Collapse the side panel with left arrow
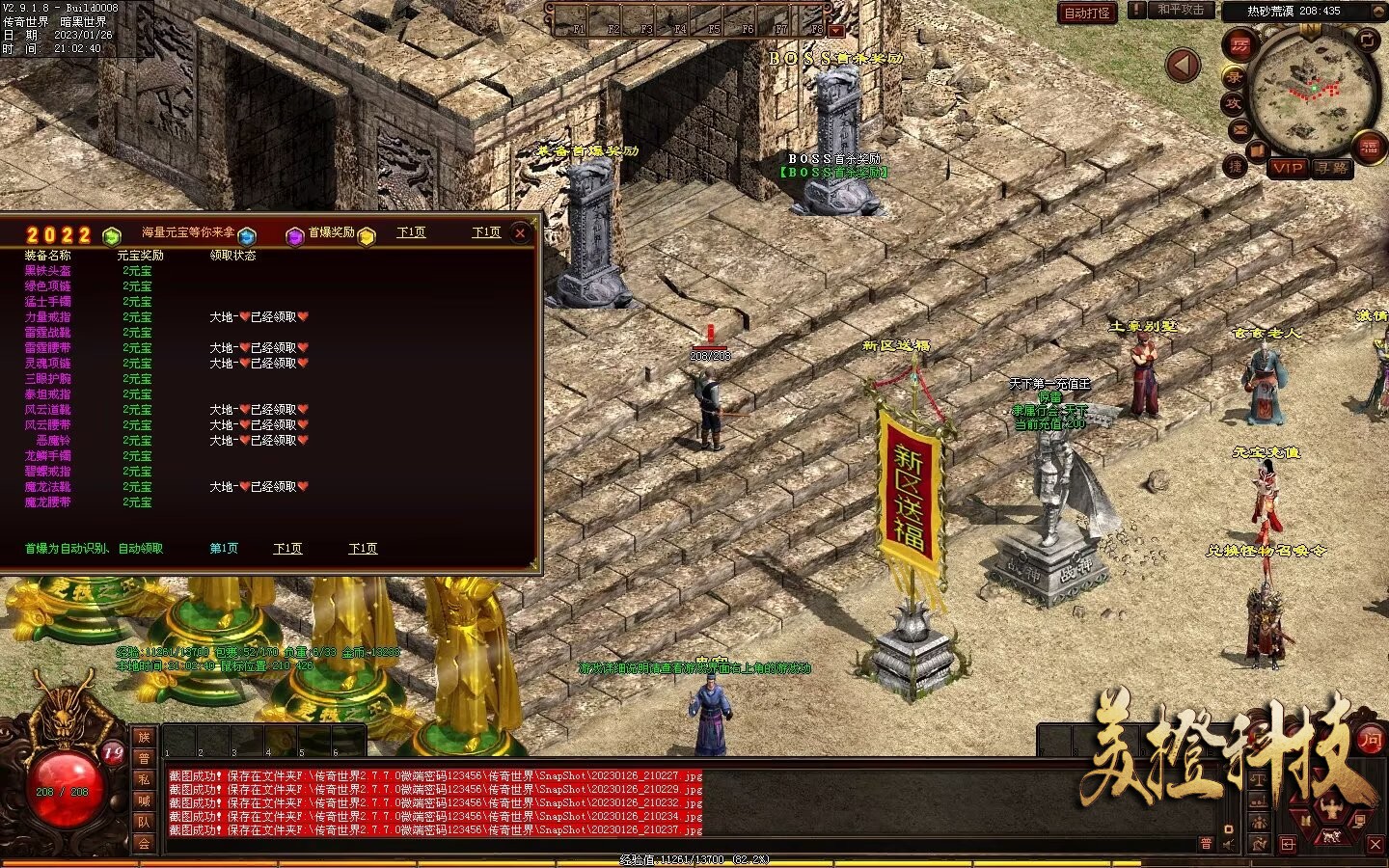 click(x=1183, y=66)
